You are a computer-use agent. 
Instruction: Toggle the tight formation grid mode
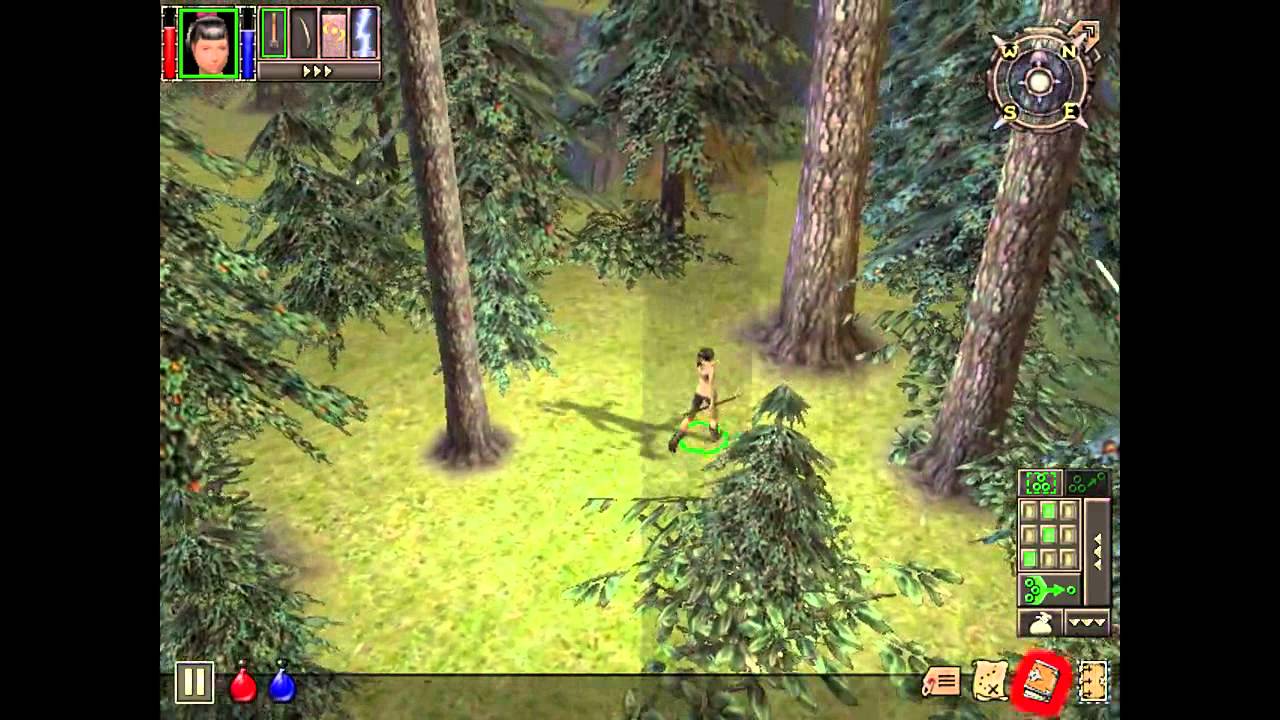pos(1040,481)
